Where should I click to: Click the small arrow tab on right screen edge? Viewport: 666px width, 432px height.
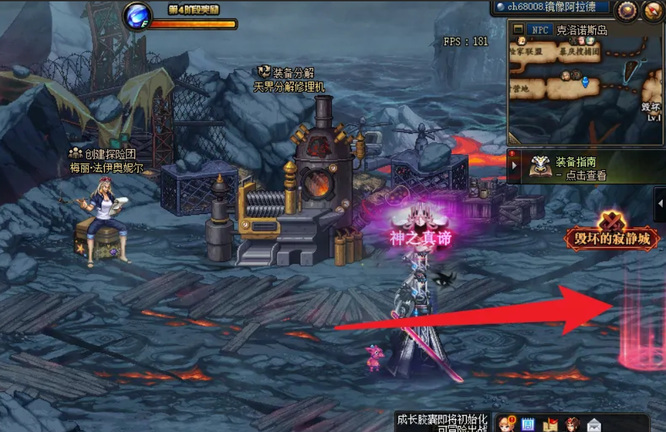coord(660,205)
